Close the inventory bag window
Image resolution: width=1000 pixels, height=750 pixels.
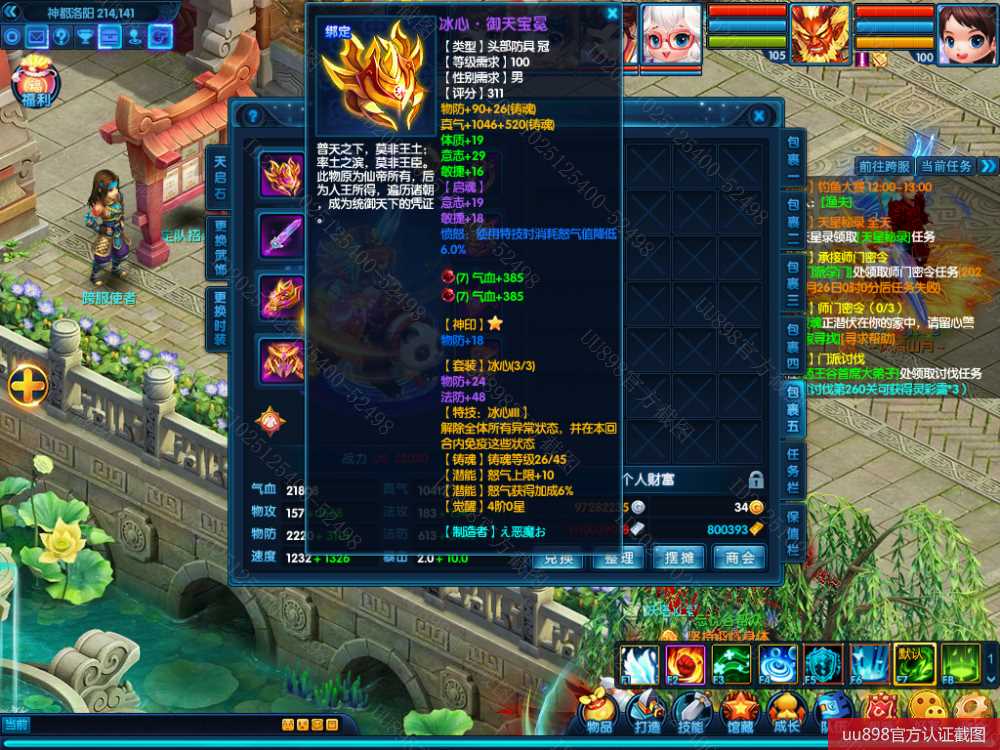pyautogui.click(x=759, y=116)
